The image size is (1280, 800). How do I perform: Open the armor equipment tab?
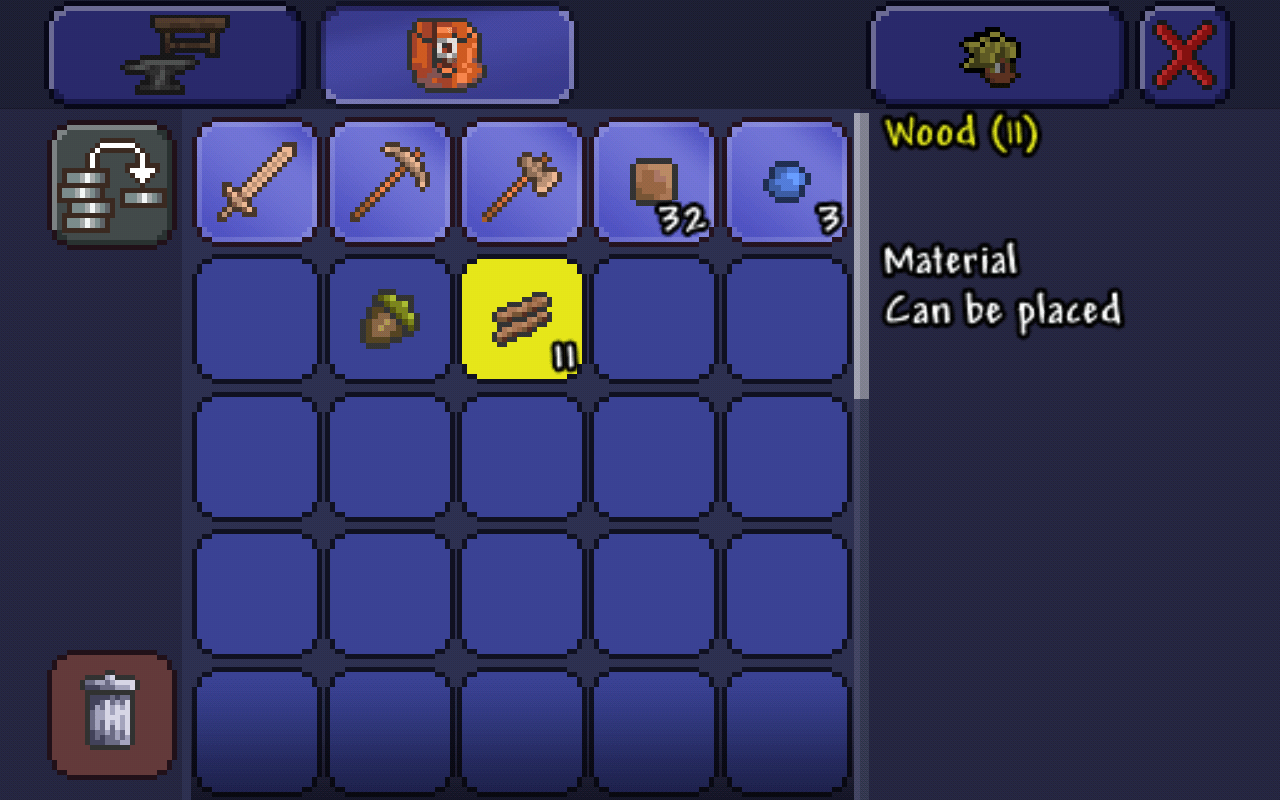point(996,54)
